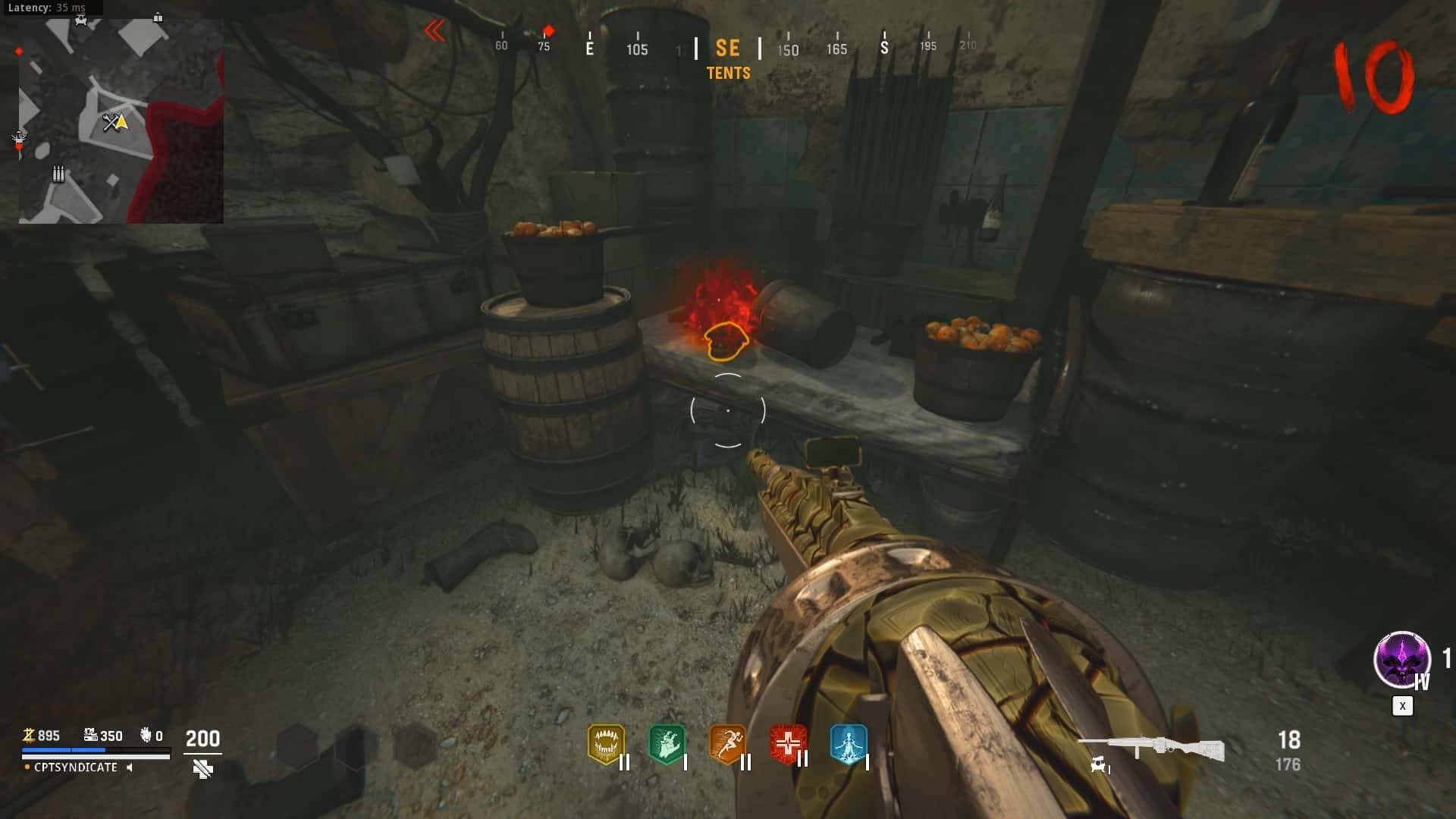Select the equipped rifle weapon icon
Viewport: 1456px width, 819px height.
coord(1151,748)
